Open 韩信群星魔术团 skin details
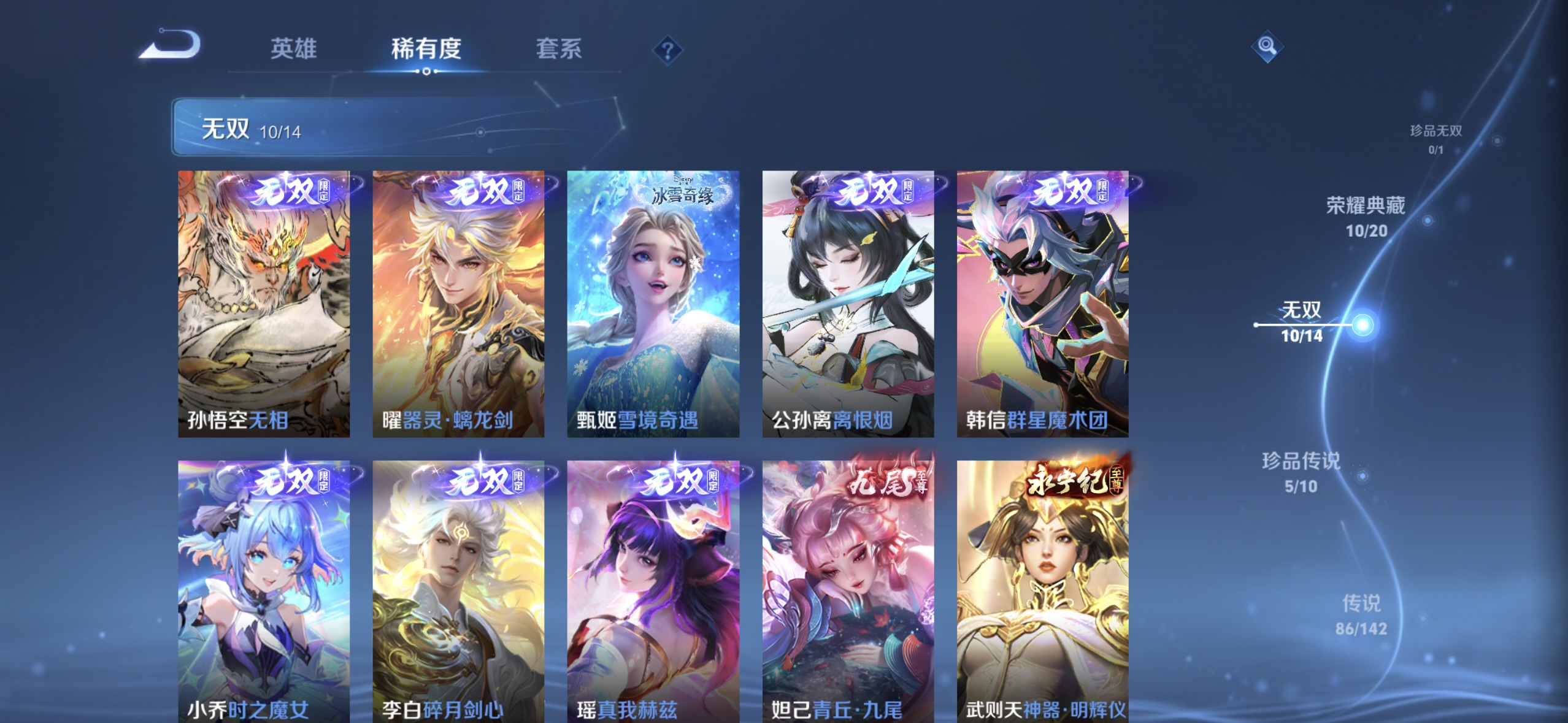 [1042, 304]
